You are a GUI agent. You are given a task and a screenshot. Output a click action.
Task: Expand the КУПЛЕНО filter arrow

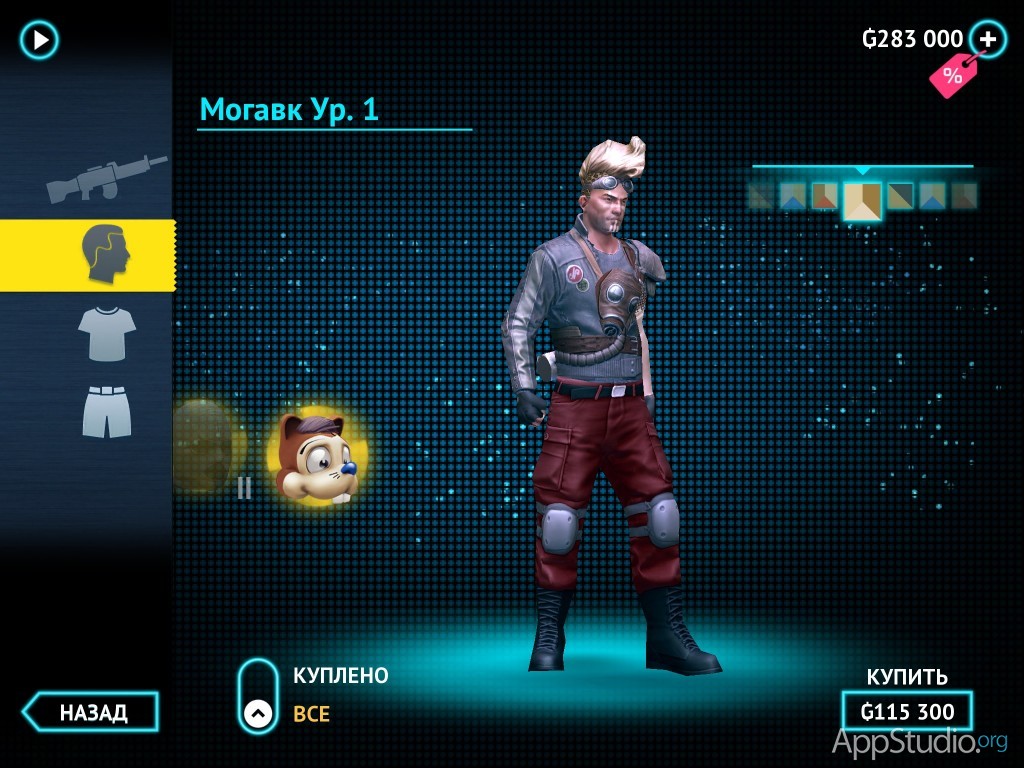pos(258,712)
